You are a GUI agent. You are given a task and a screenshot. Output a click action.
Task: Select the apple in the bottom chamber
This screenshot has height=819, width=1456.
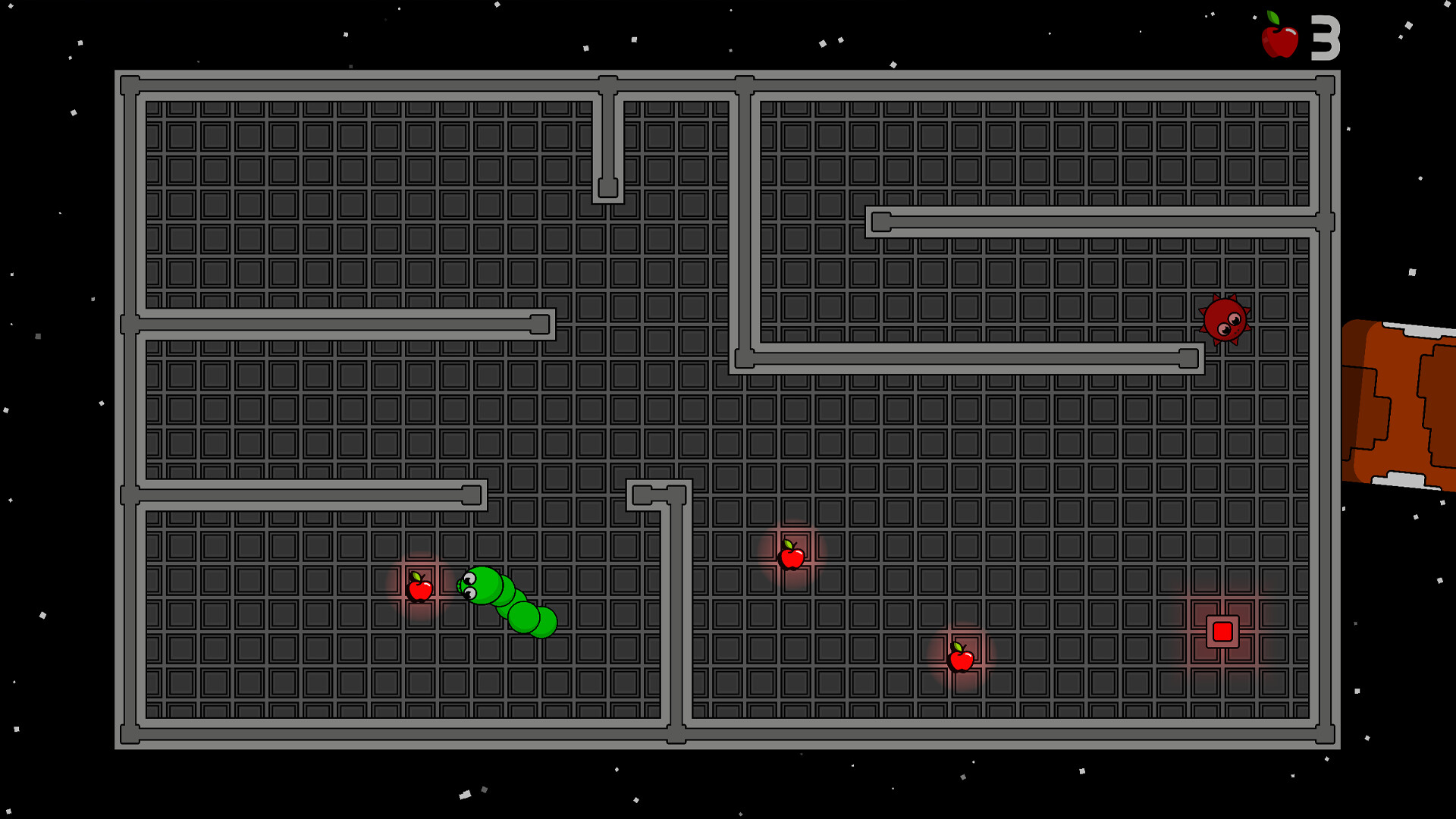click(x=960, y=661)
